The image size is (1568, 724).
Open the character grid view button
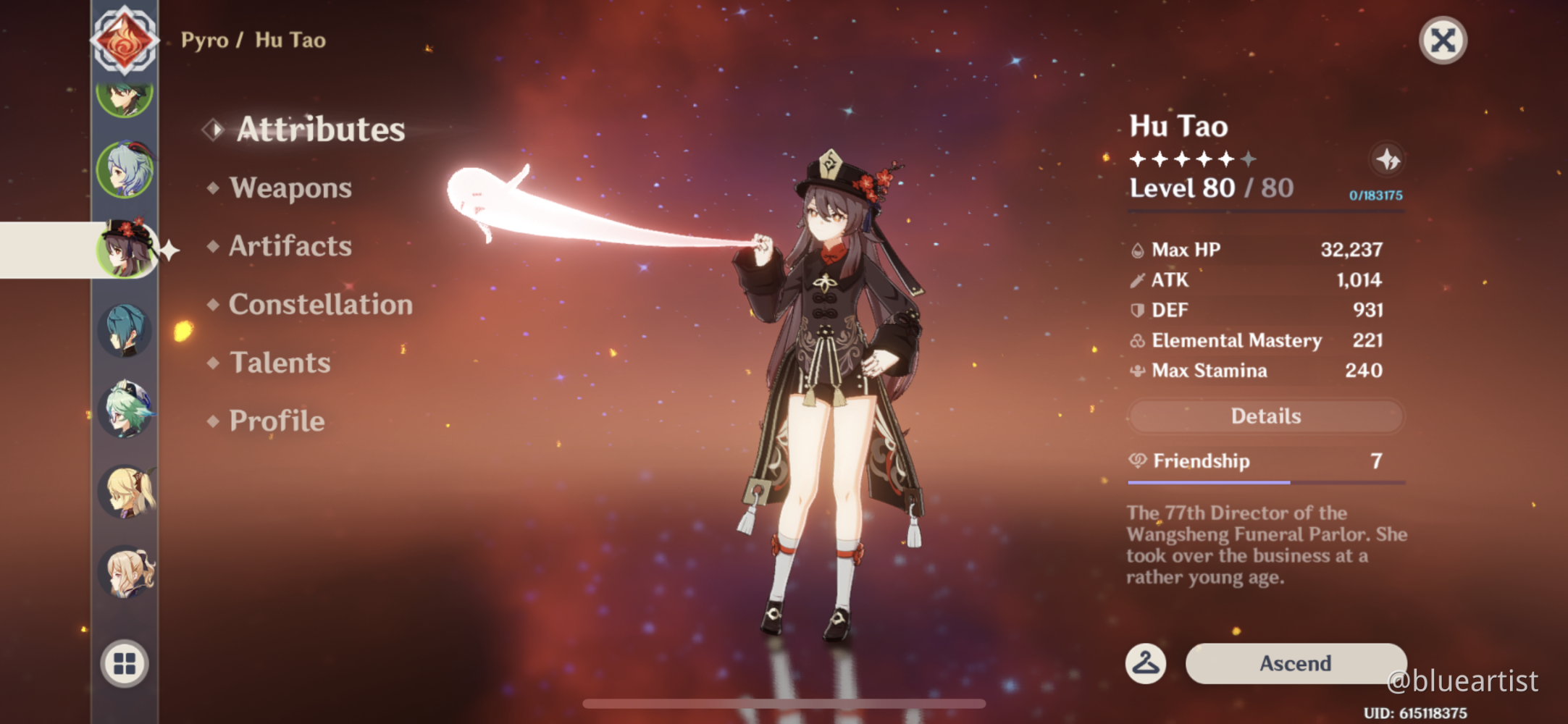(125, 663)
